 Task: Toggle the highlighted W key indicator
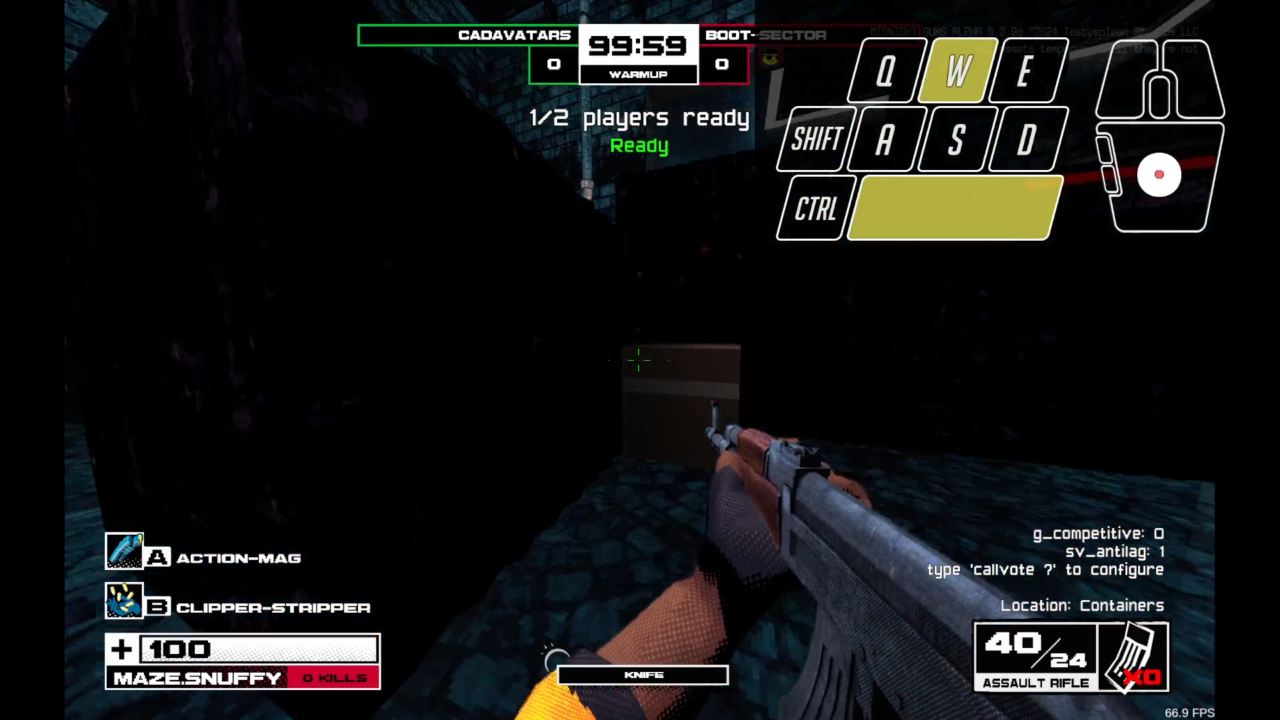coord(953,71)
